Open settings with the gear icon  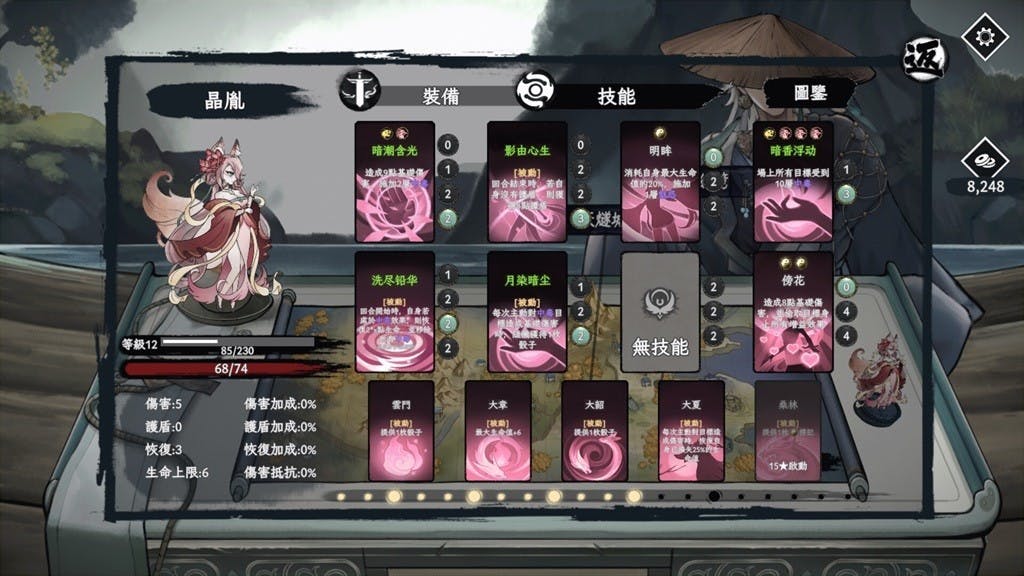coord(985,36)
